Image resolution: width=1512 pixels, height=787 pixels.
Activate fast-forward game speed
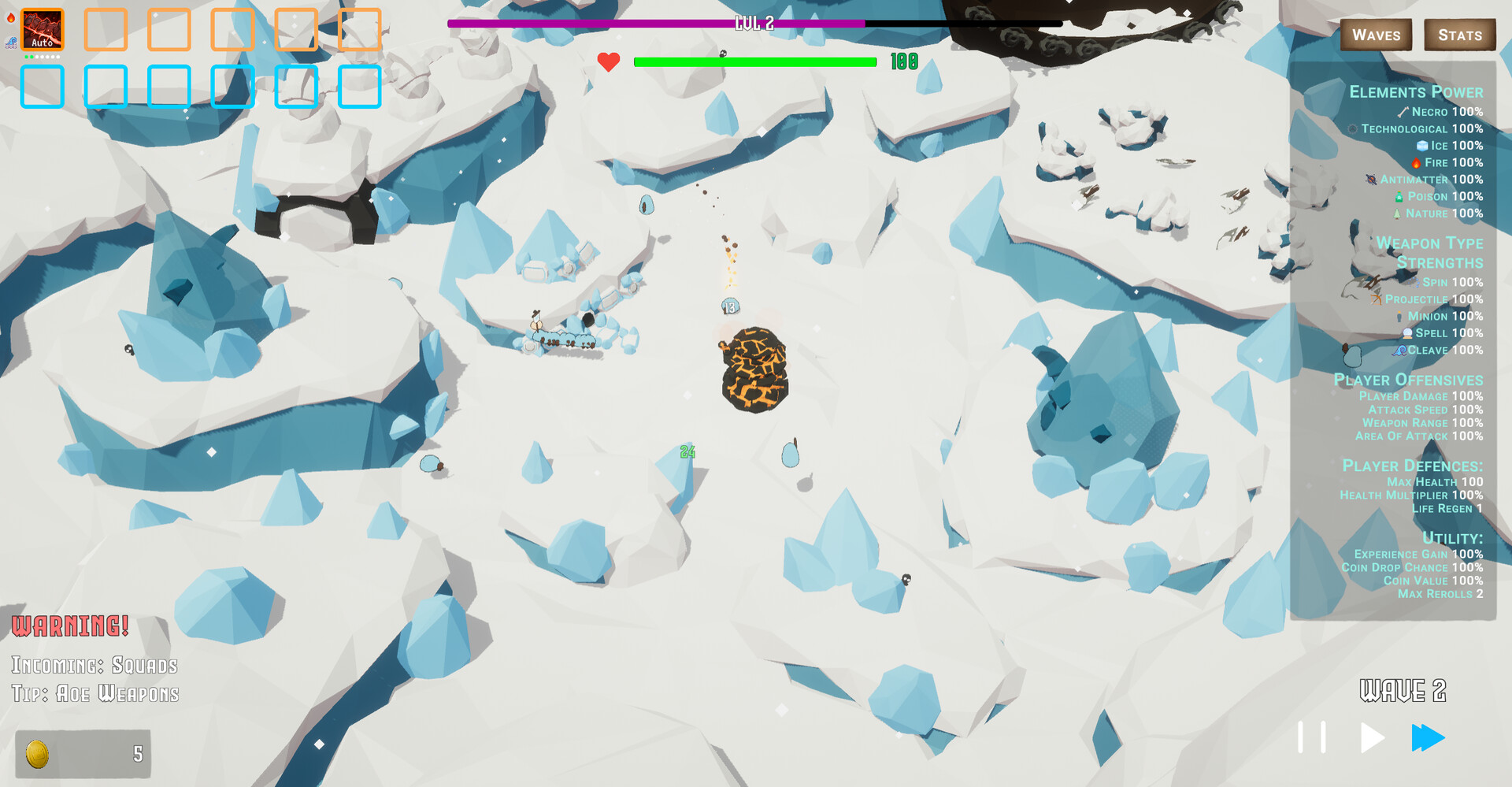1429,738
